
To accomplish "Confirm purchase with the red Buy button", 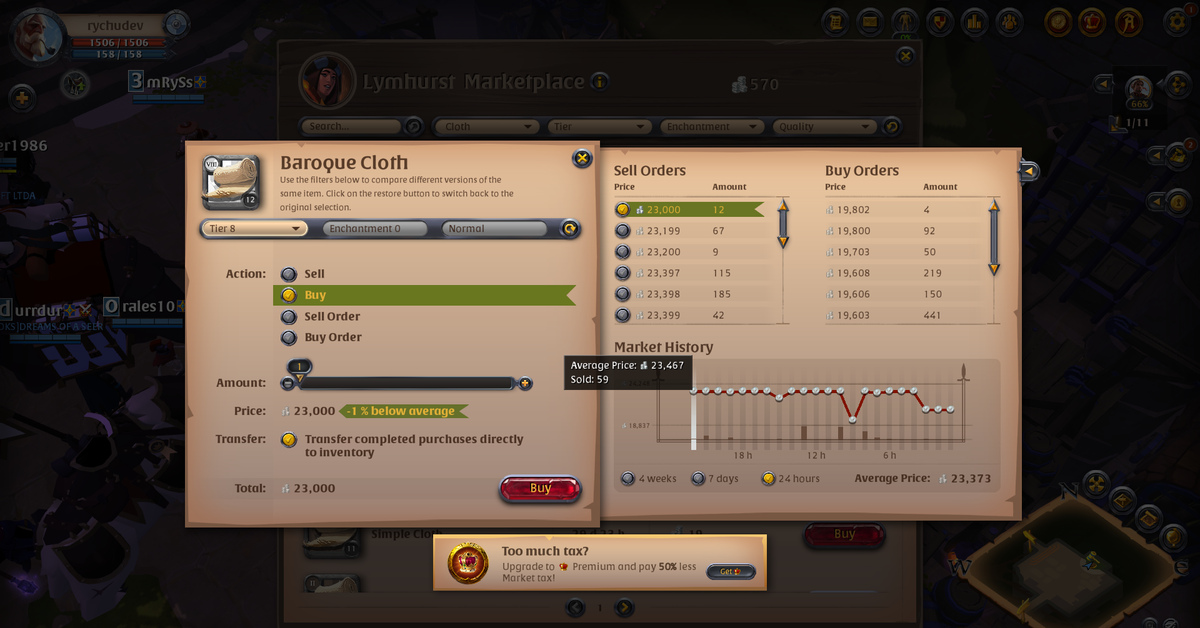I will (540, 489).
